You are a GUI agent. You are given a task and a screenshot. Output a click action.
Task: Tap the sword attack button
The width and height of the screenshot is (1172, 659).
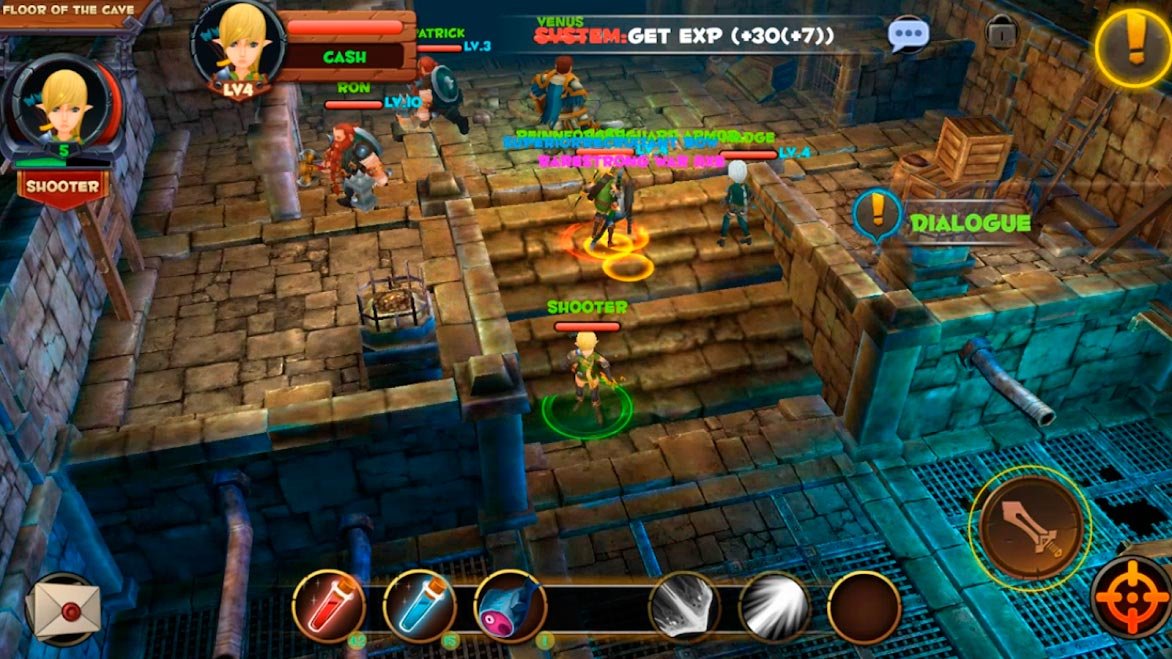click(x=1030, y=525)
